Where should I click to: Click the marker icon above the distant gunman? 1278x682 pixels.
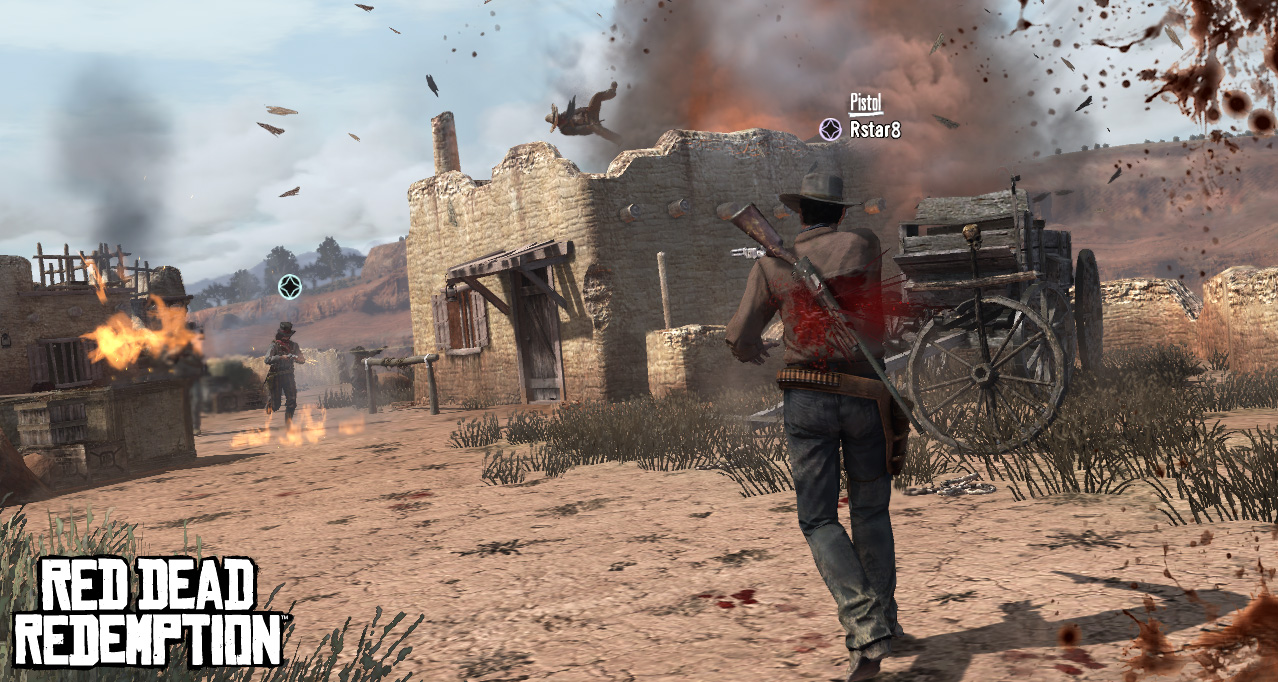[x=290, y=287]
